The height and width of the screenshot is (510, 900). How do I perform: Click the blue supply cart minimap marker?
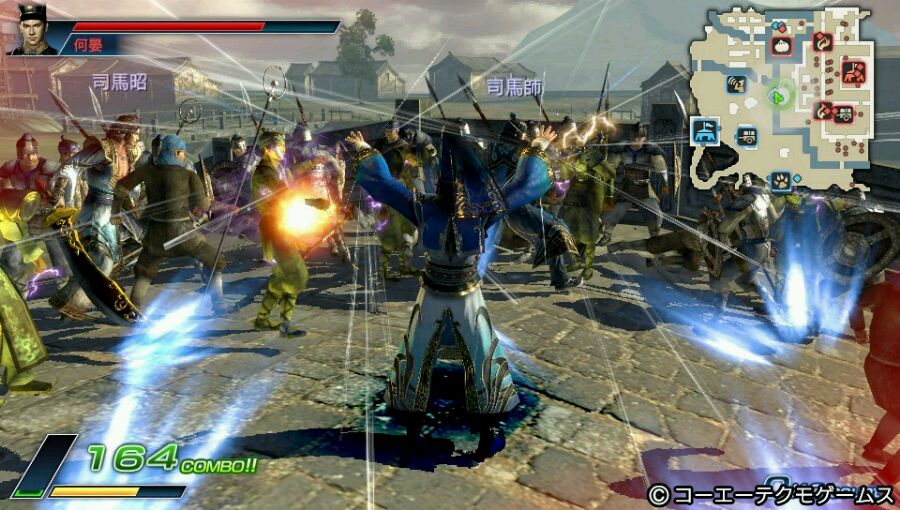click(746, 135)
